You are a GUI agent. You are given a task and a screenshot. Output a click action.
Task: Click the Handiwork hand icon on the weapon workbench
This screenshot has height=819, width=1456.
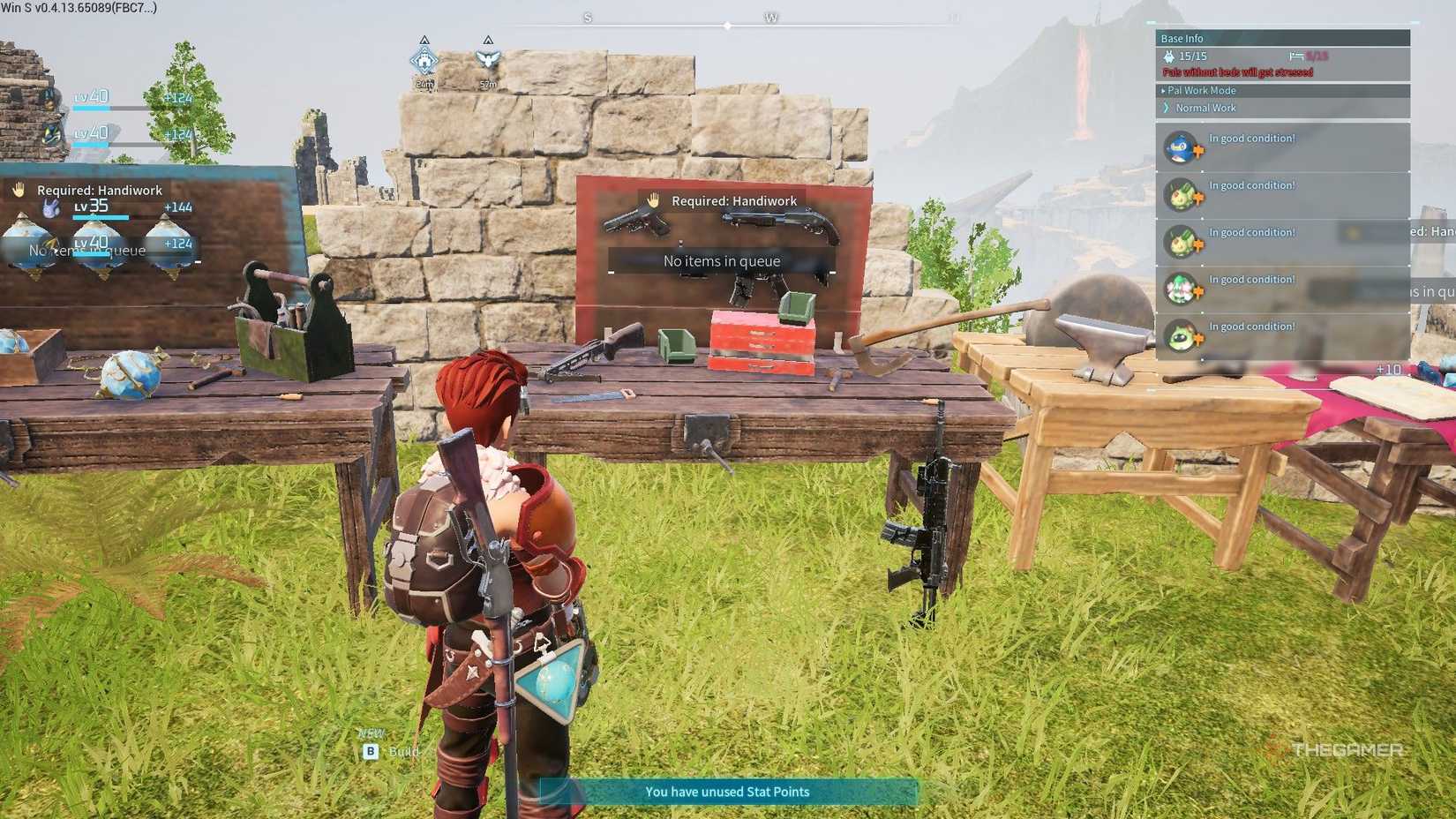click(x=653, y=201)
